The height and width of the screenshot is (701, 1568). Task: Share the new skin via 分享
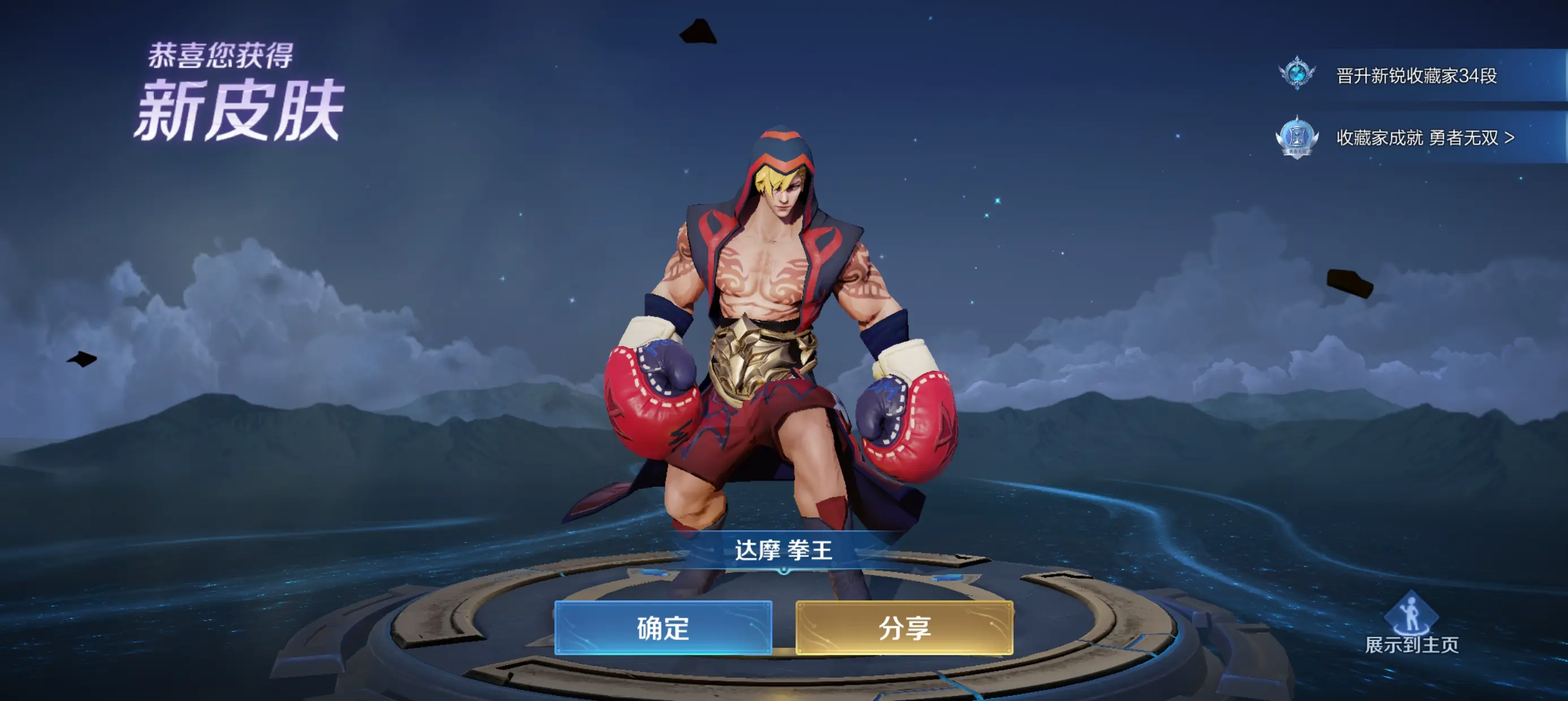pos(904,628)
